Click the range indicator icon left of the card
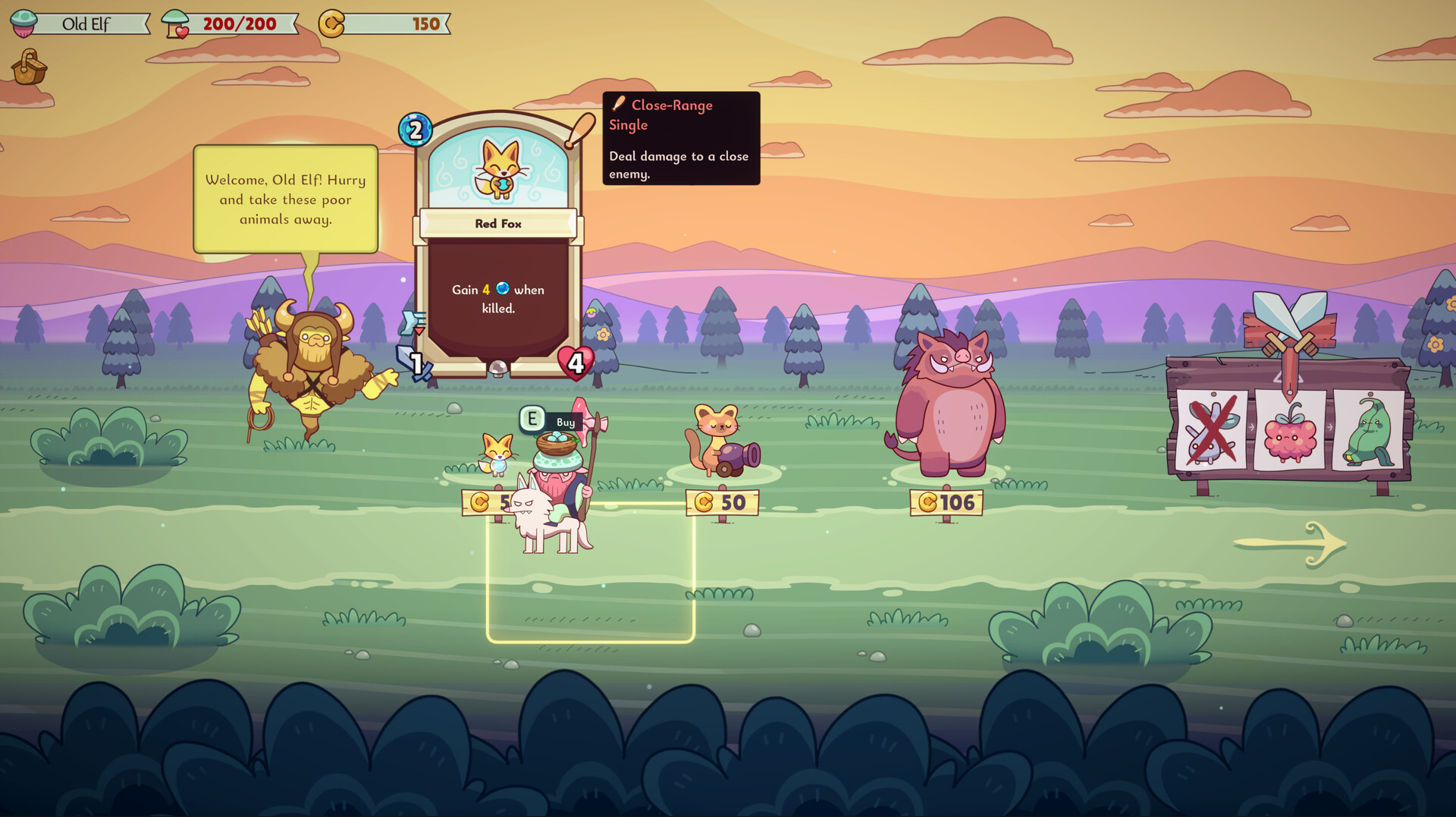Screen dimensions: 1456x817 (x=412, y=320)
